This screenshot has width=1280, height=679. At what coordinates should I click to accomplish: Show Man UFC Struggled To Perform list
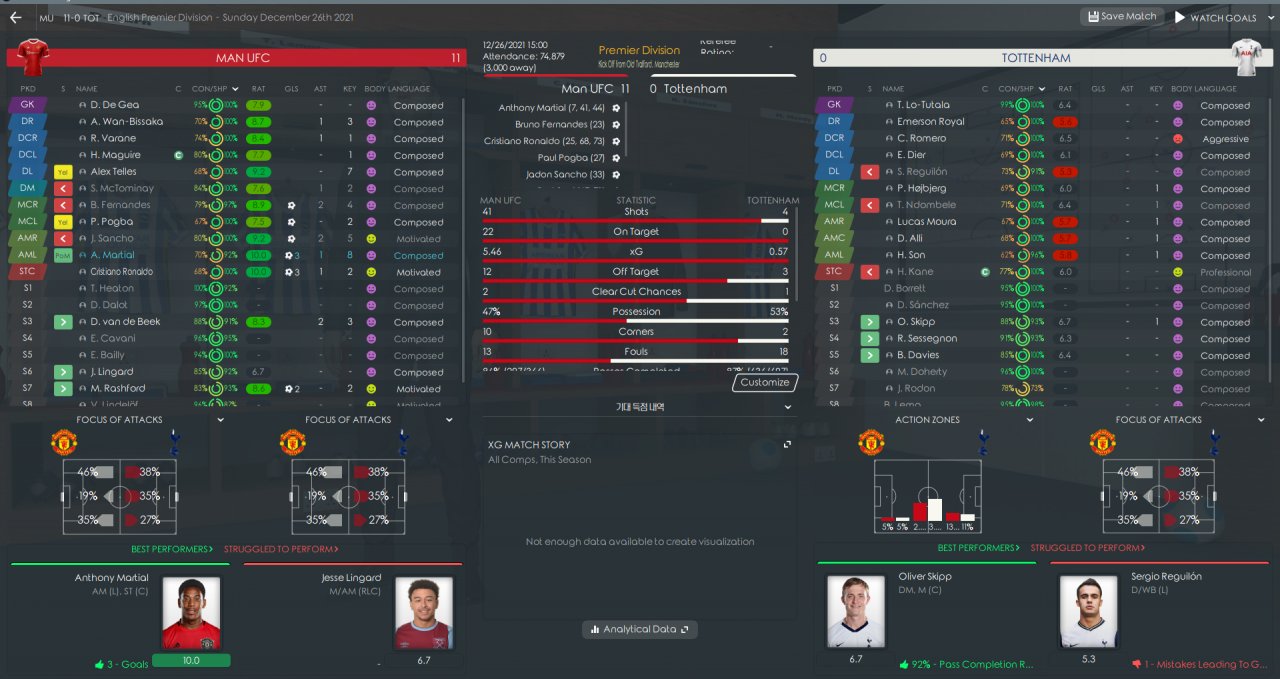tap(281, 549)
